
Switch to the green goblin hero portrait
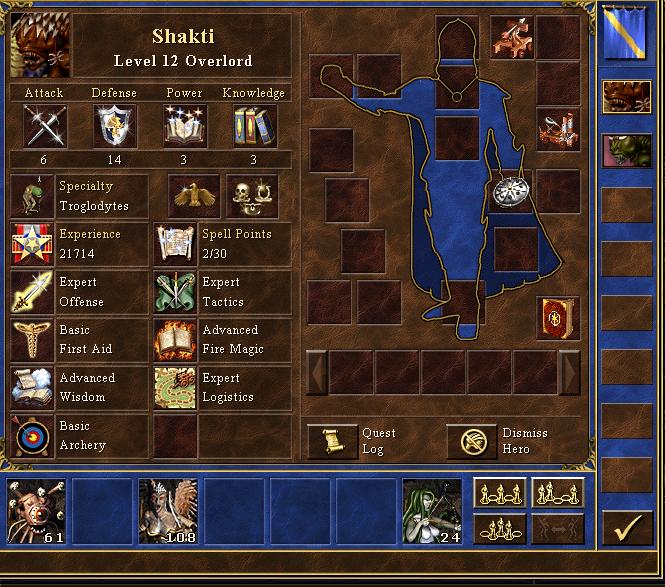coord(626,150)
